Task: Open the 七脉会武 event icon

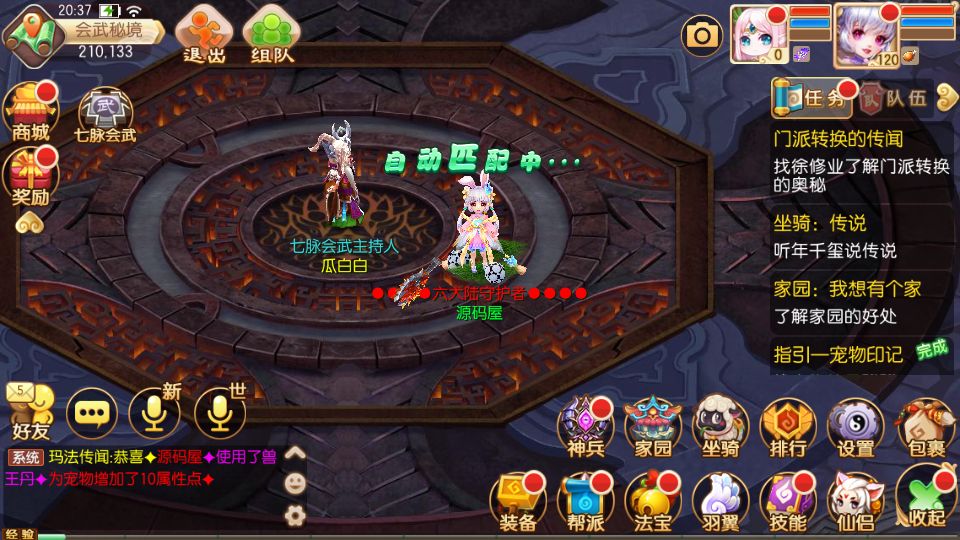Action: pyautogui.click(x=105, y=115)
